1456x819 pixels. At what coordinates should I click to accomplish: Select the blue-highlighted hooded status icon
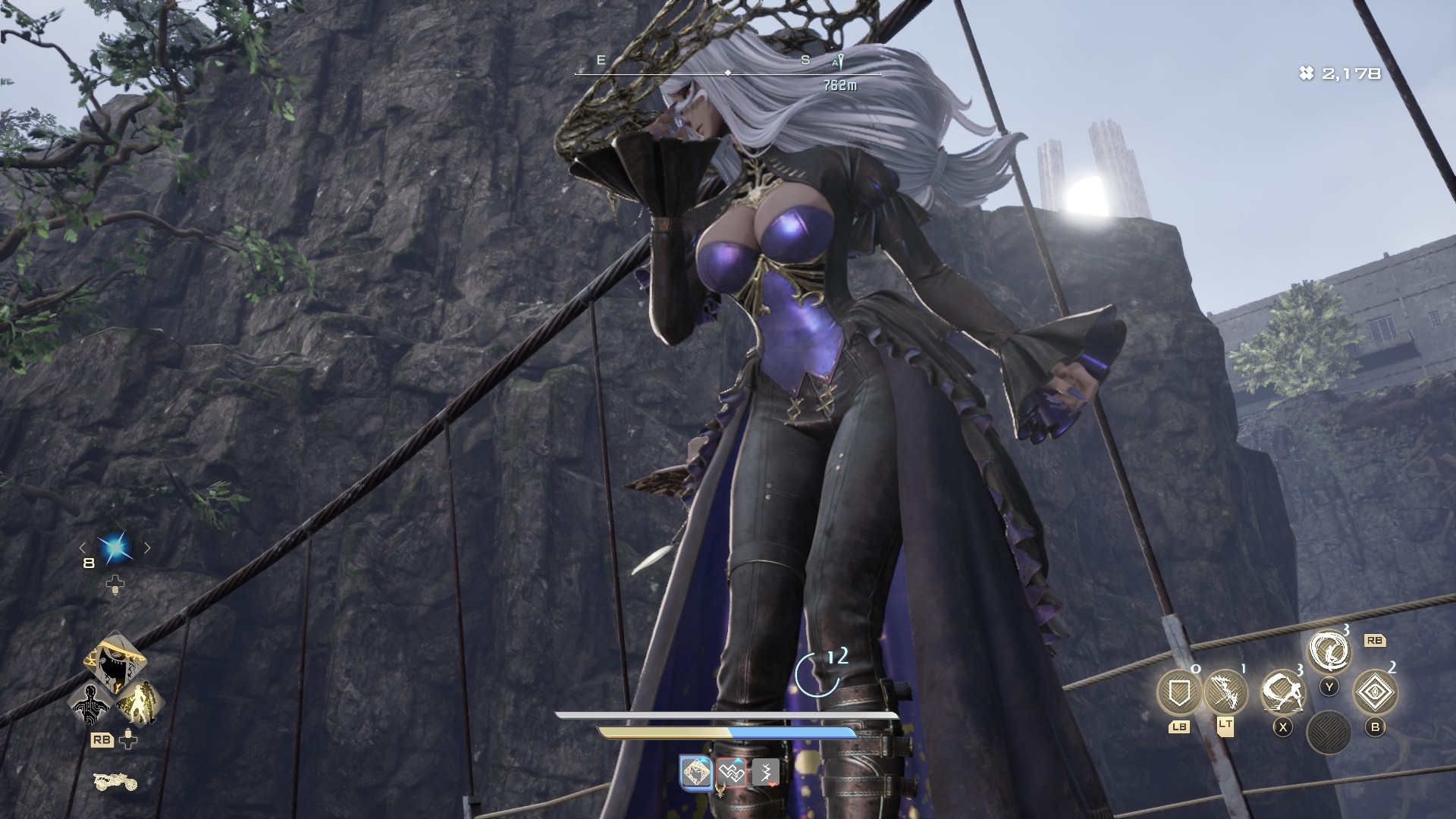[x=697, y=773]
